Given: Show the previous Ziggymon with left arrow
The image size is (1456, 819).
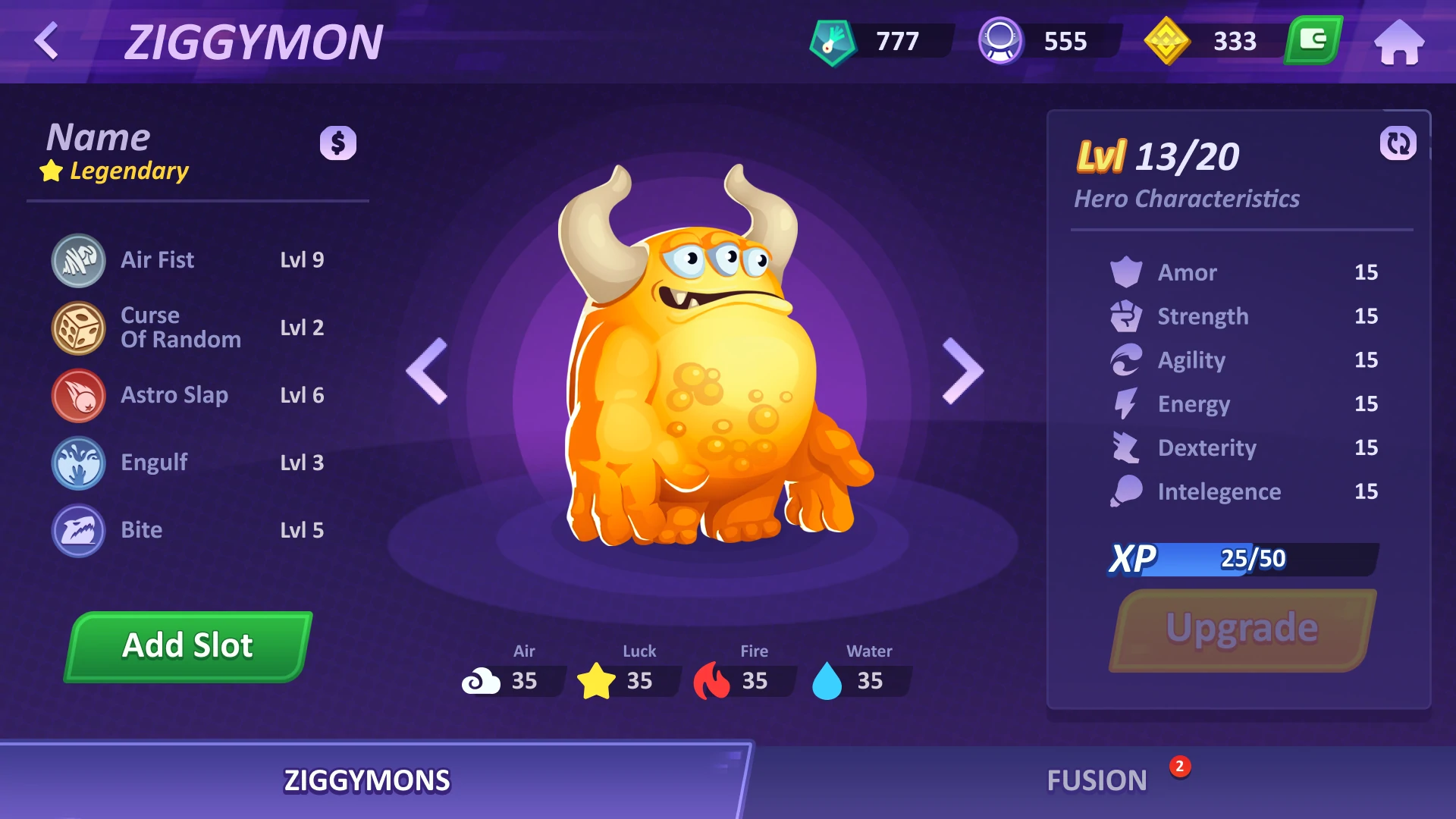Looking at the screenshot, I should [428, 371].
